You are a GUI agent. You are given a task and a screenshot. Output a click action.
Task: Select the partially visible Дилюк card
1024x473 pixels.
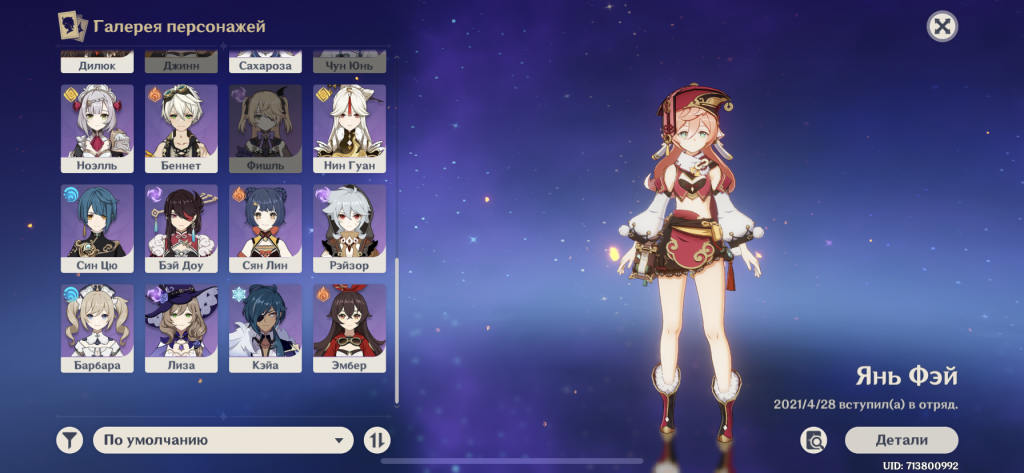pyautogui.click(x=97, y=63)
